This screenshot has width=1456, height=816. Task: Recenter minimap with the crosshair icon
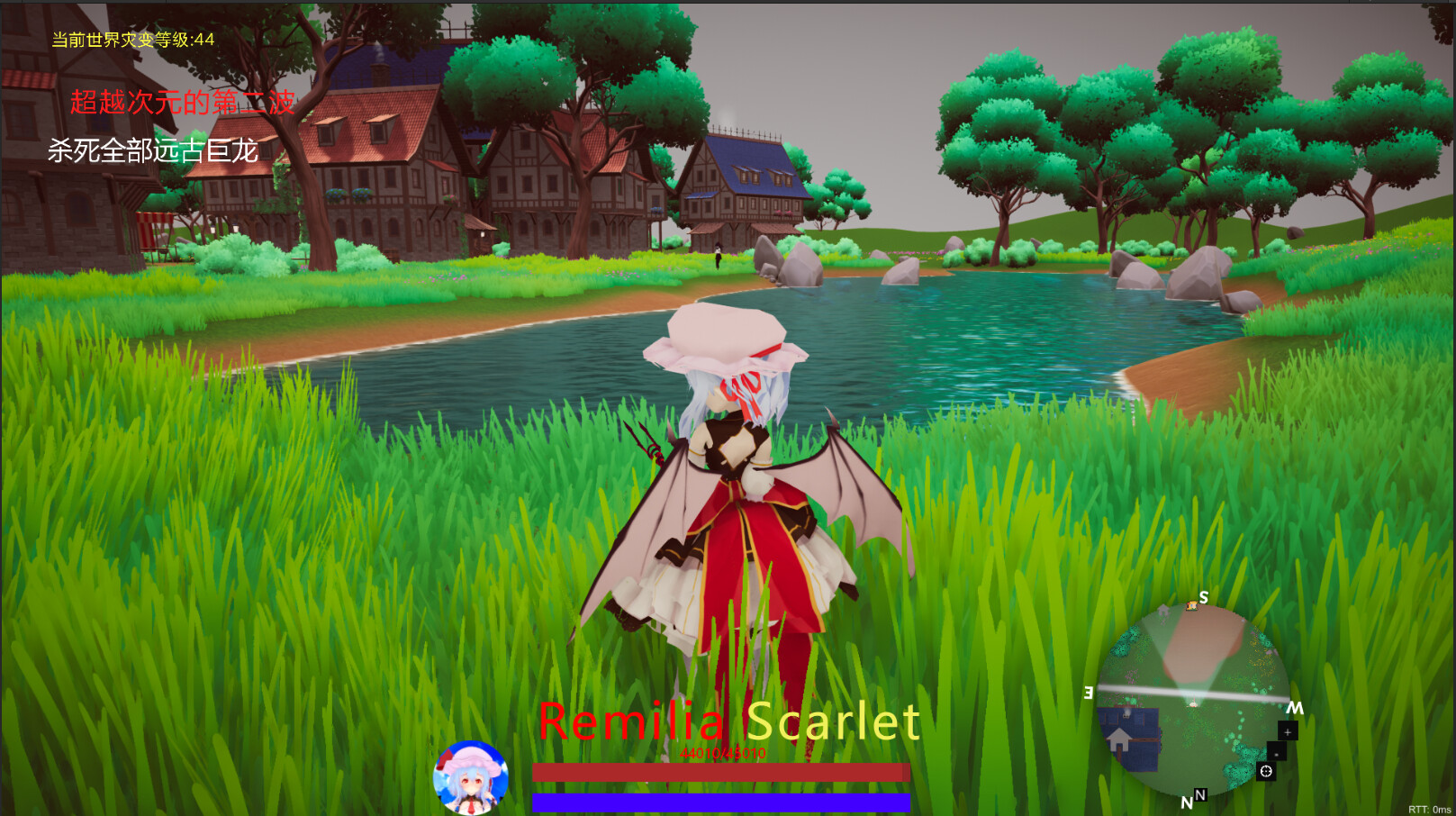(1267, 772)
